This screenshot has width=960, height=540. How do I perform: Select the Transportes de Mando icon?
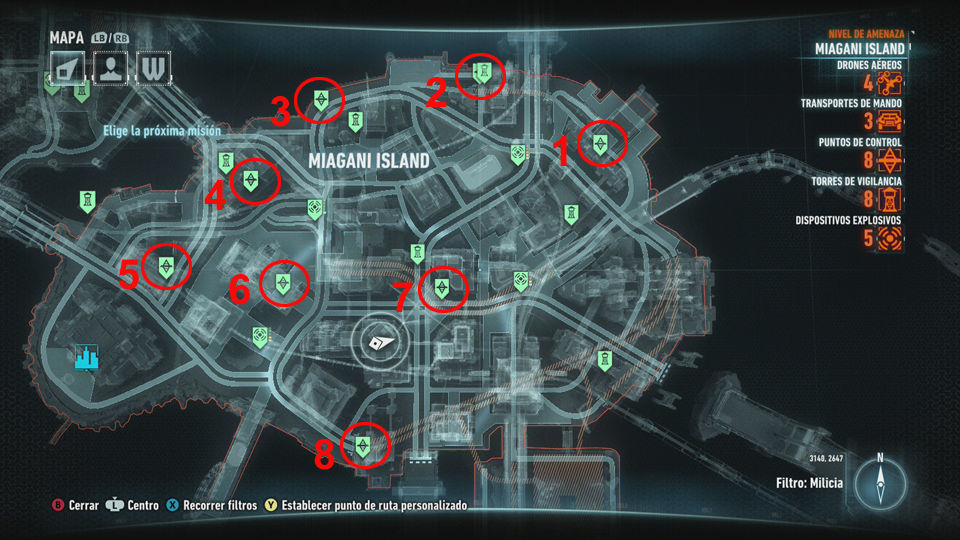point(891,123)
